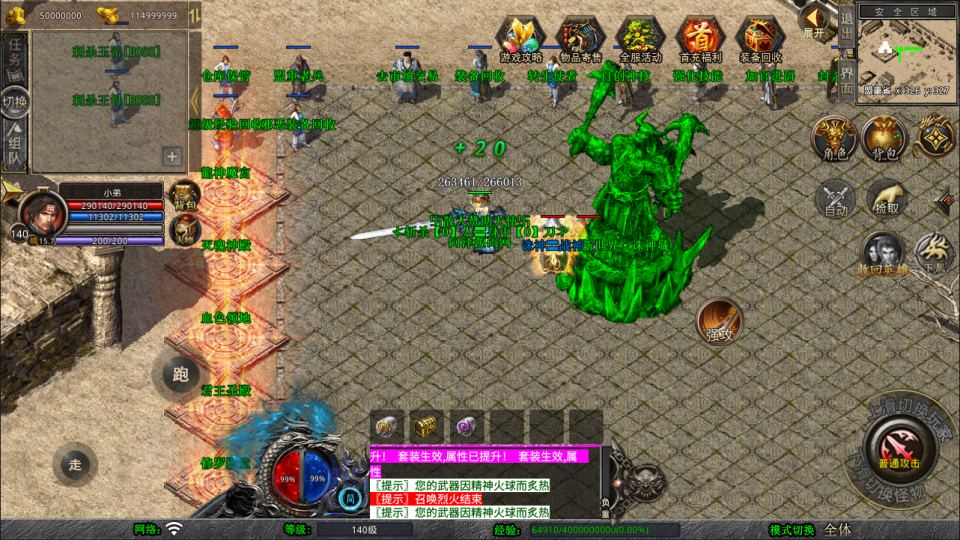Tap the 跑 run button
960x540 pixels.
click(x=181, y=376)
